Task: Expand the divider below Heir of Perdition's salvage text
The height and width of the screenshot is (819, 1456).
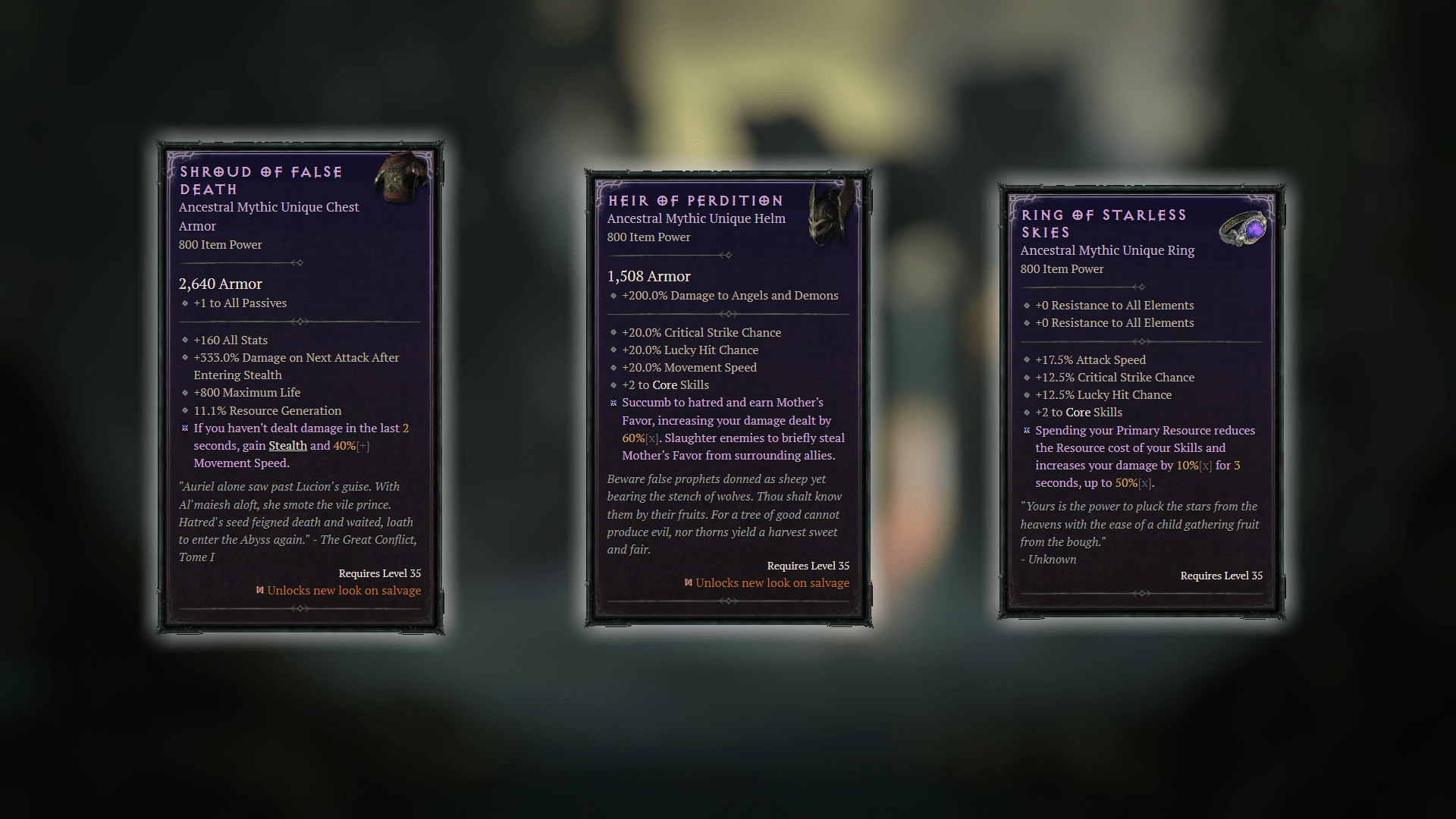Action: click(x=729, y=600)
